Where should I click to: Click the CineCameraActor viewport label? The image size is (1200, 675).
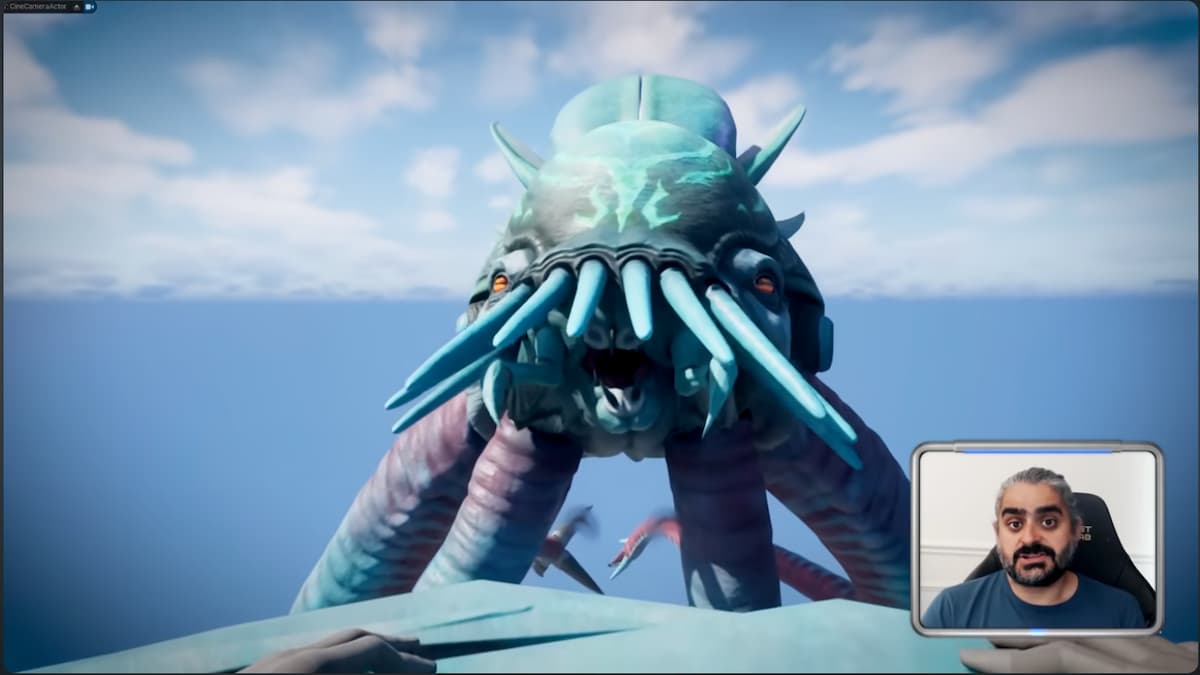point(38,7)
